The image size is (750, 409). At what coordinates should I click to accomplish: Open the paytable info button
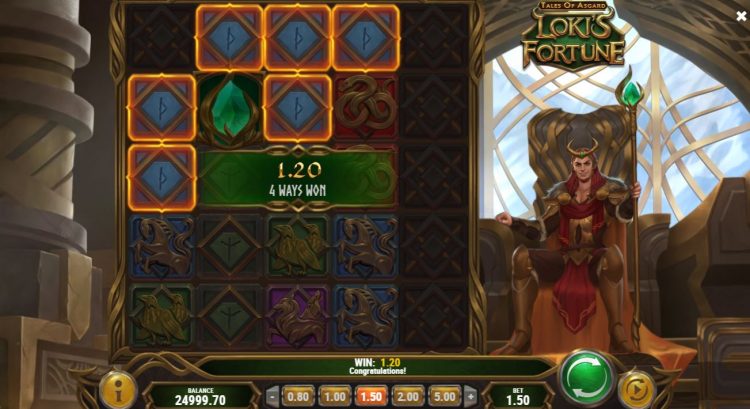(x=118, y=388)
